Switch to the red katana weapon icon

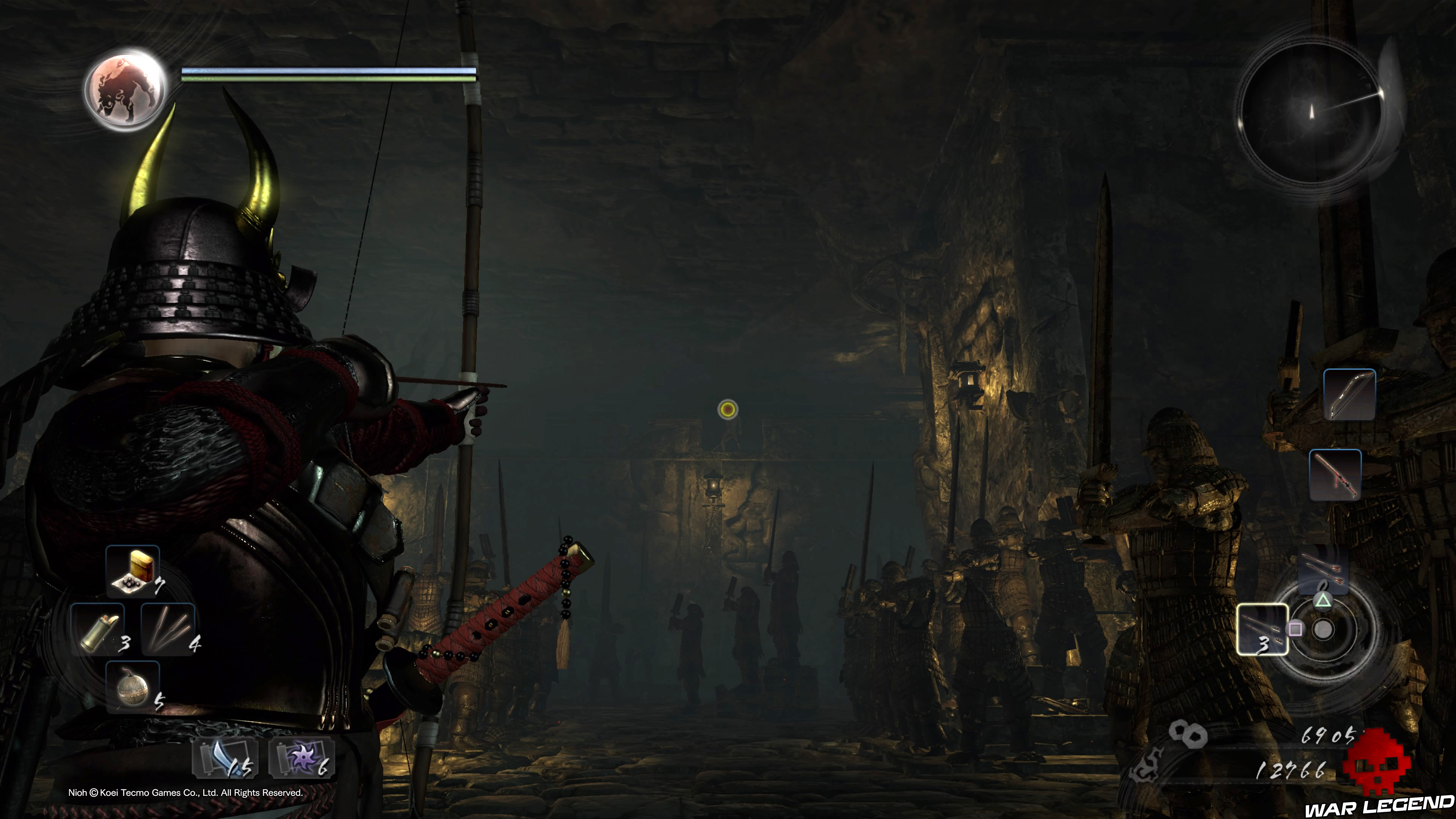(1335, 475)
